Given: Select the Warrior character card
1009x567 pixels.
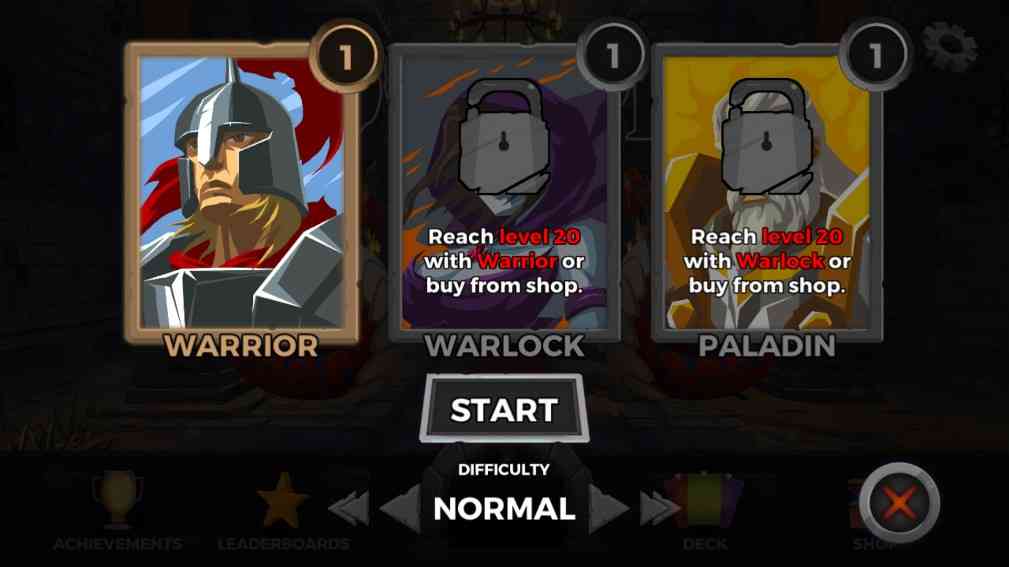Looking at the screenshot, I should click(241, 195).
